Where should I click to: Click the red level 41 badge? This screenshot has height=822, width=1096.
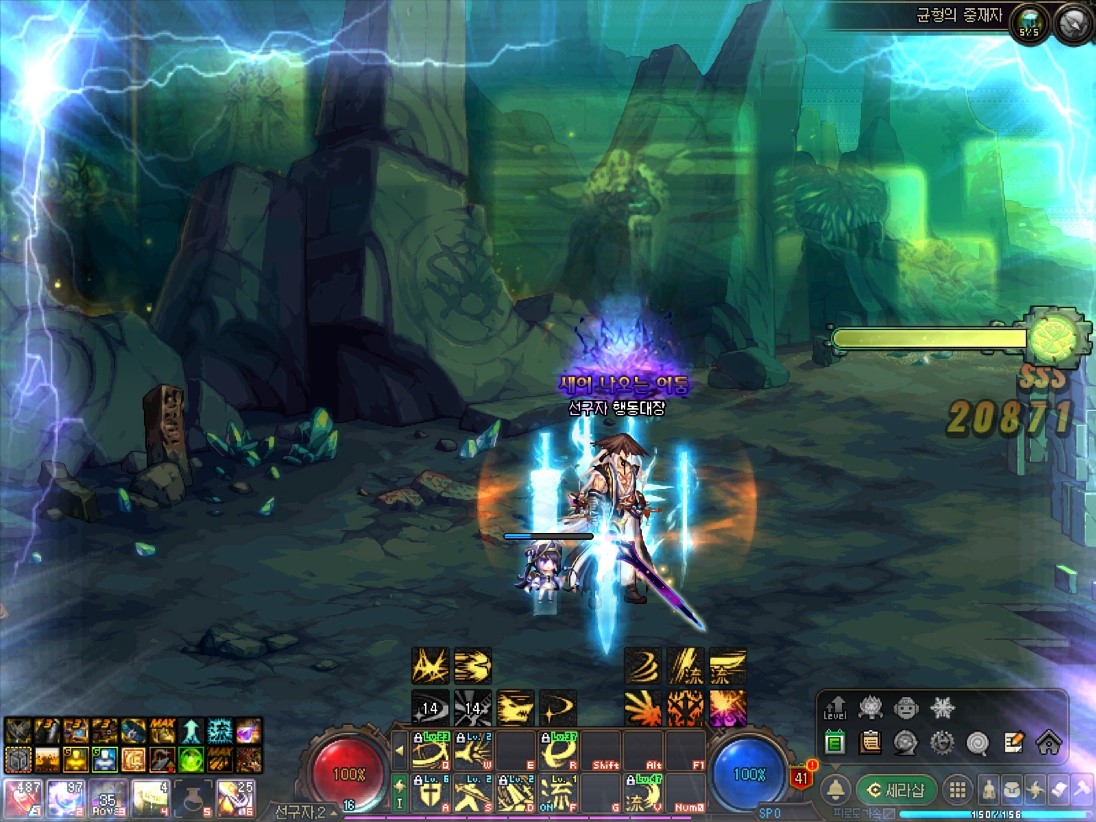pyautogui.click(x=800, y=777)
